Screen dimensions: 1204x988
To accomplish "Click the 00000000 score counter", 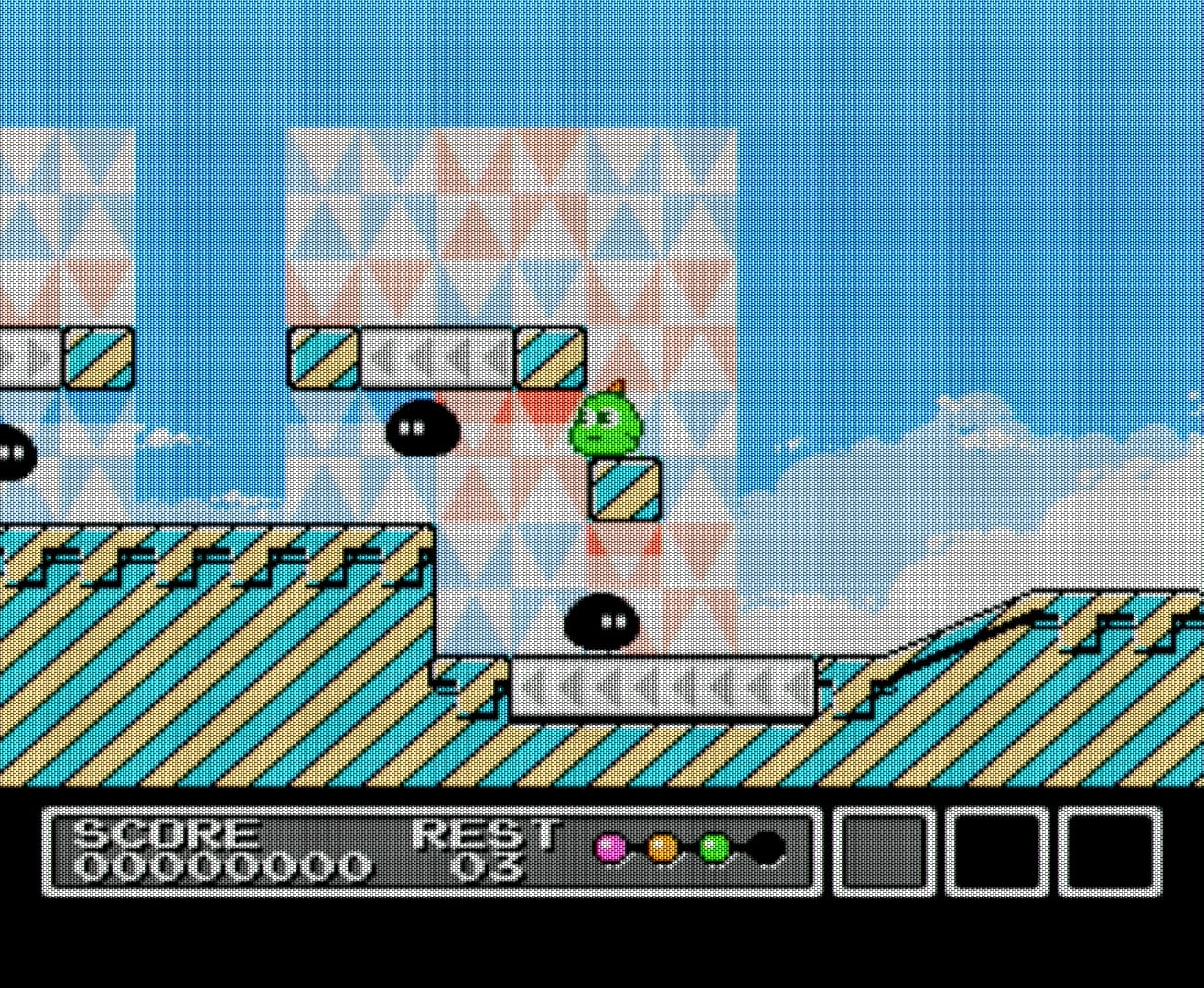I will click(224, 864).
